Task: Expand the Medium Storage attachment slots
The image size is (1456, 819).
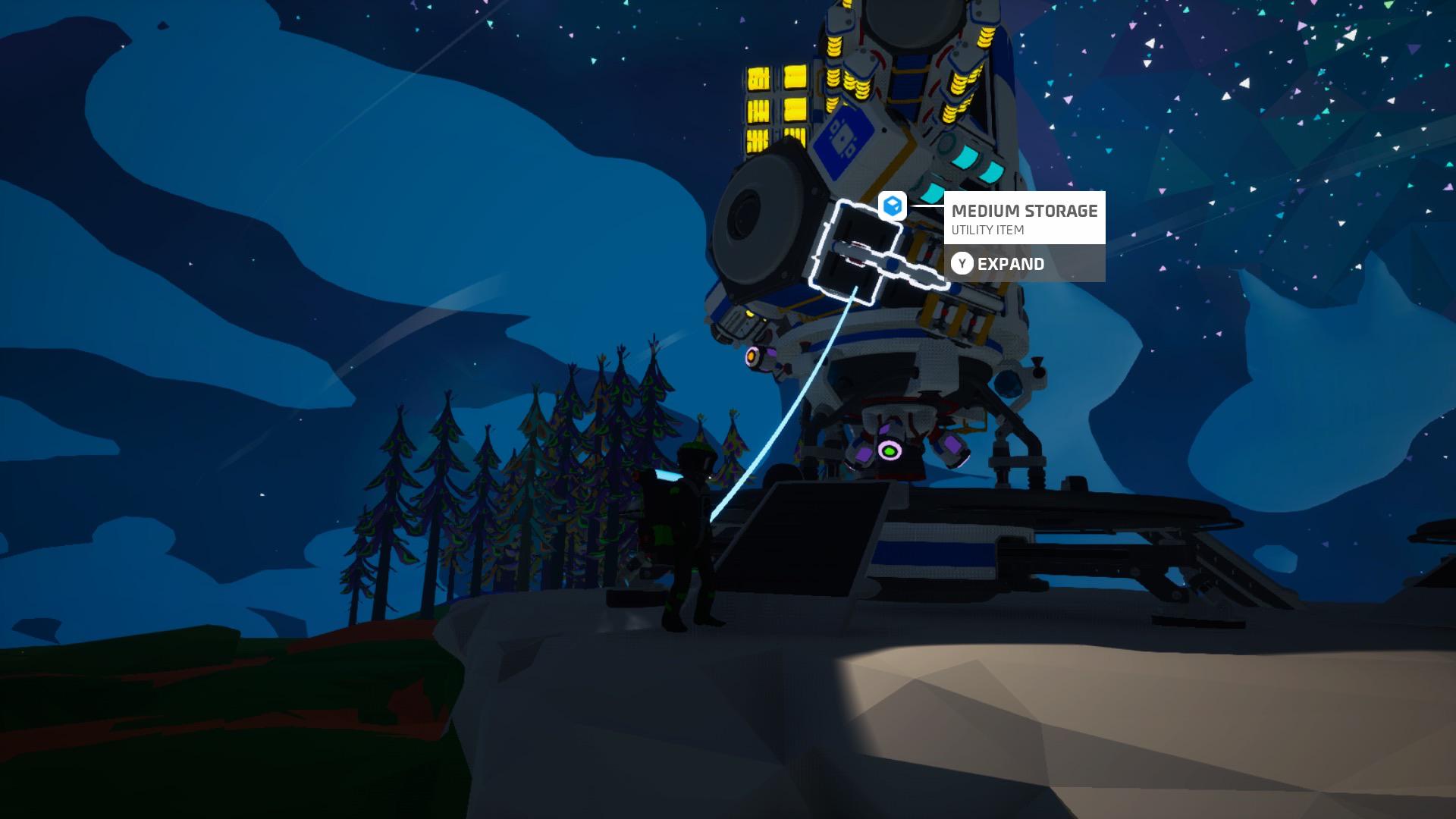Action: [x=1011, y=264]
